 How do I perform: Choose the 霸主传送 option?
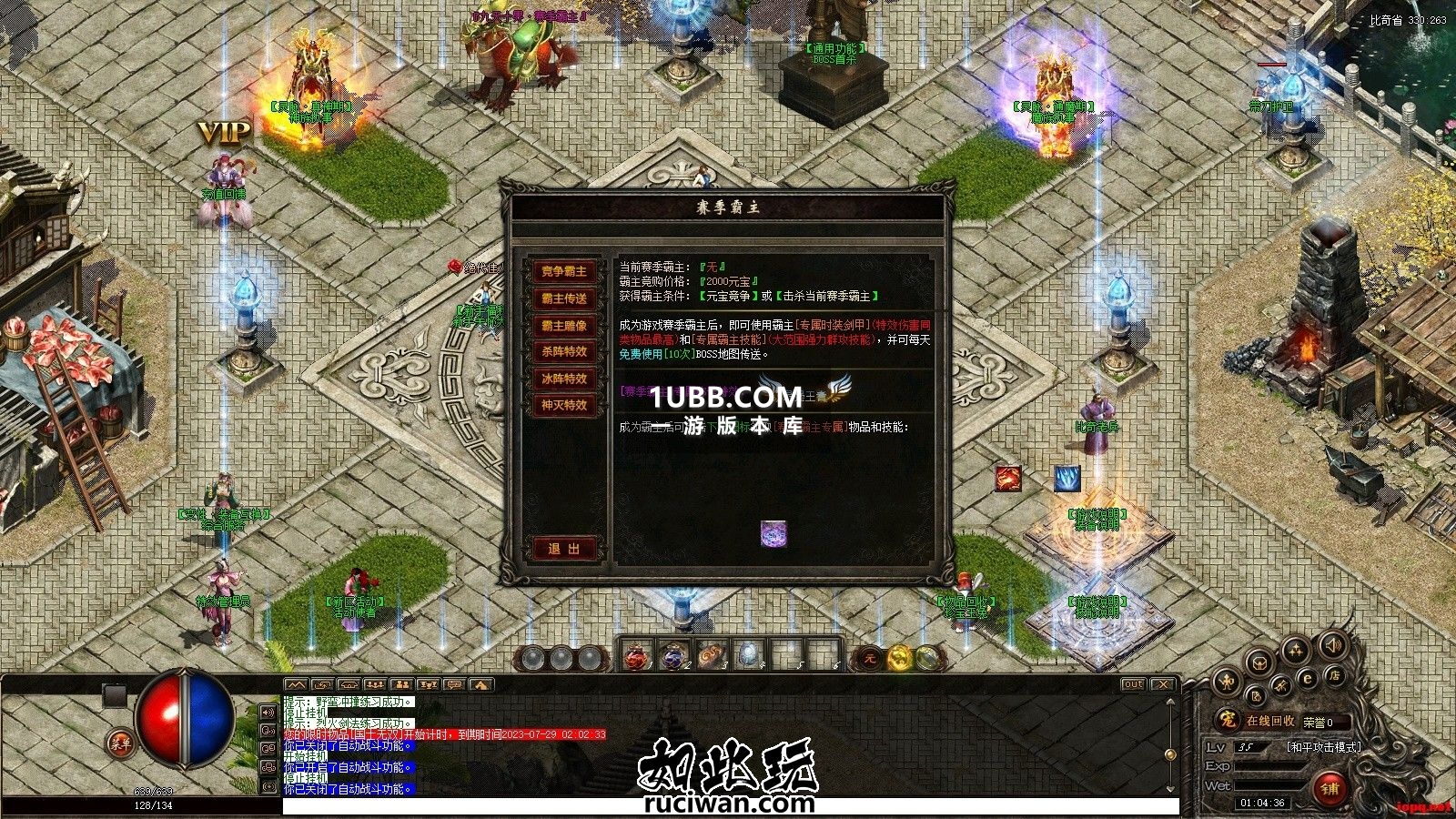(x=564, y=298)
